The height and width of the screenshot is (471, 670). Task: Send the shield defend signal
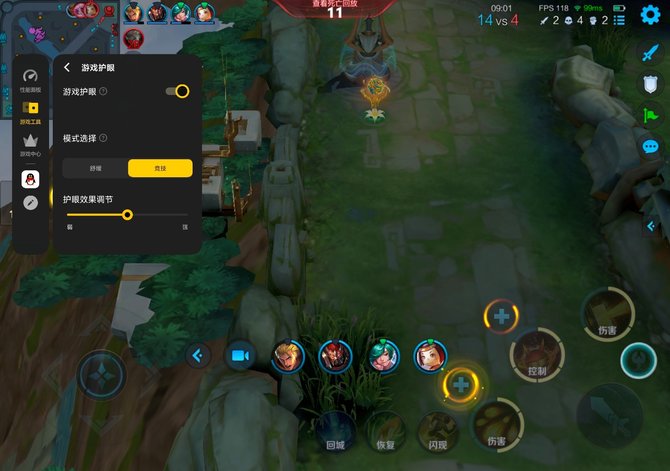[650, 84]
